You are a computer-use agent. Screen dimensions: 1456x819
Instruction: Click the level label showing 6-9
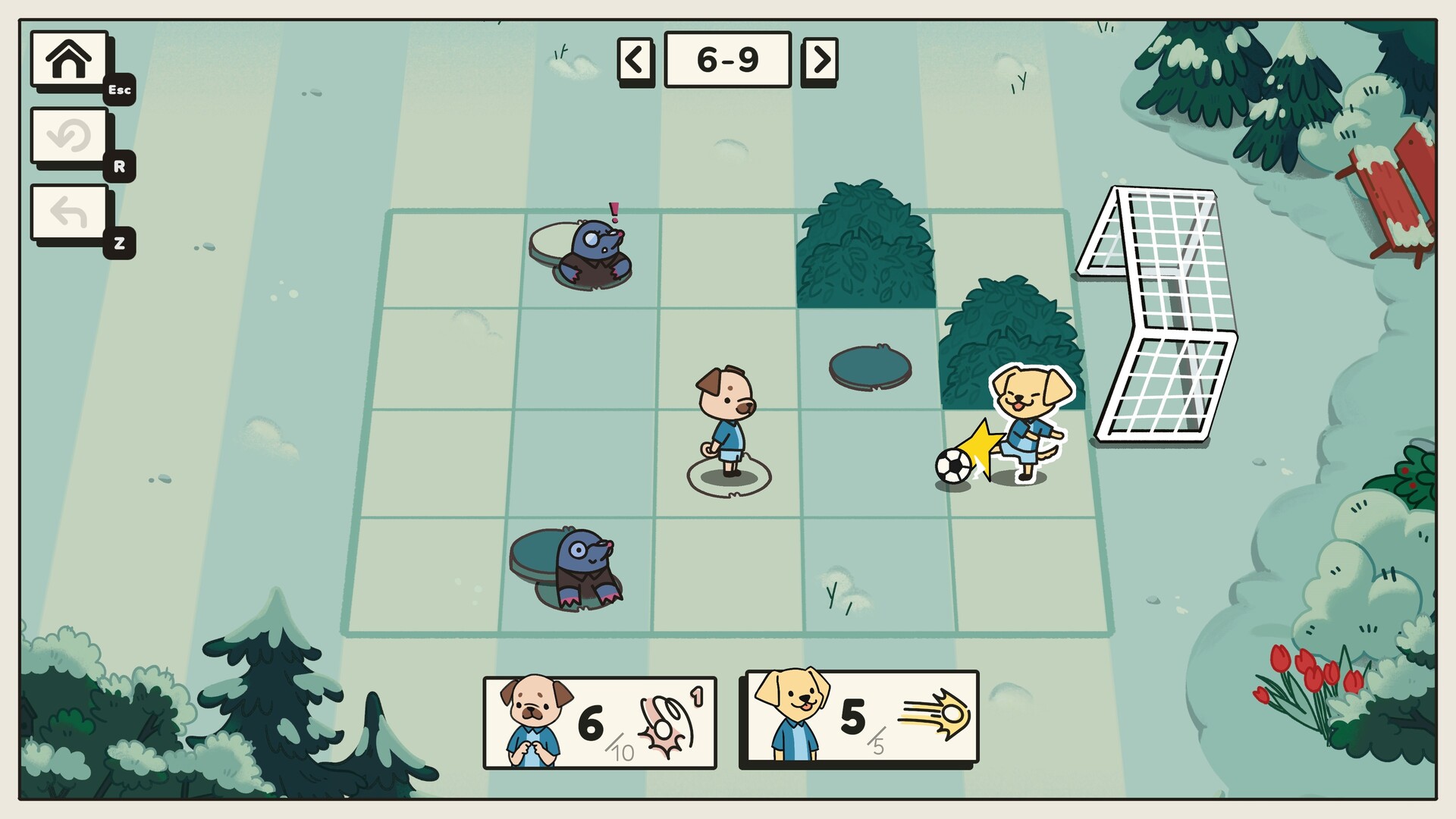pyautogui.click(x=726, y=61)
